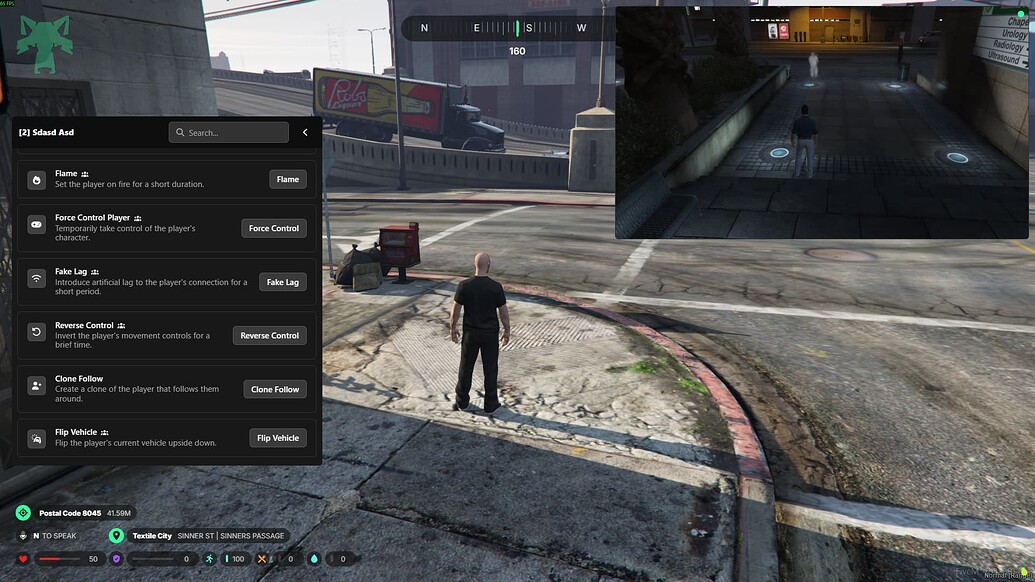Activate the Force Control button
1035x582 pixels.
(x=274, y=228)
